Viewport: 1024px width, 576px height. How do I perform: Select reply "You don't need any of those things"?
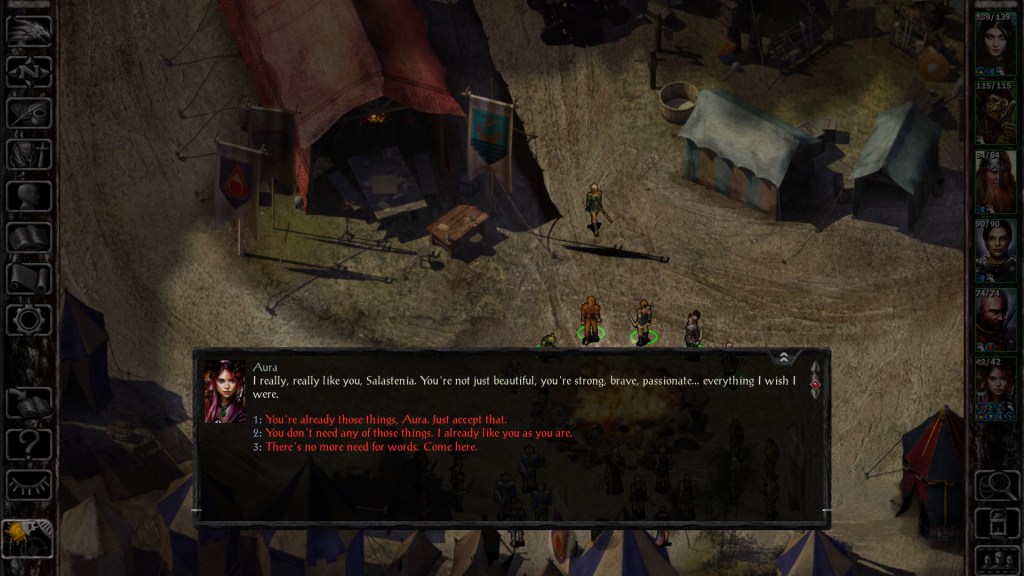tap(418, 433)
